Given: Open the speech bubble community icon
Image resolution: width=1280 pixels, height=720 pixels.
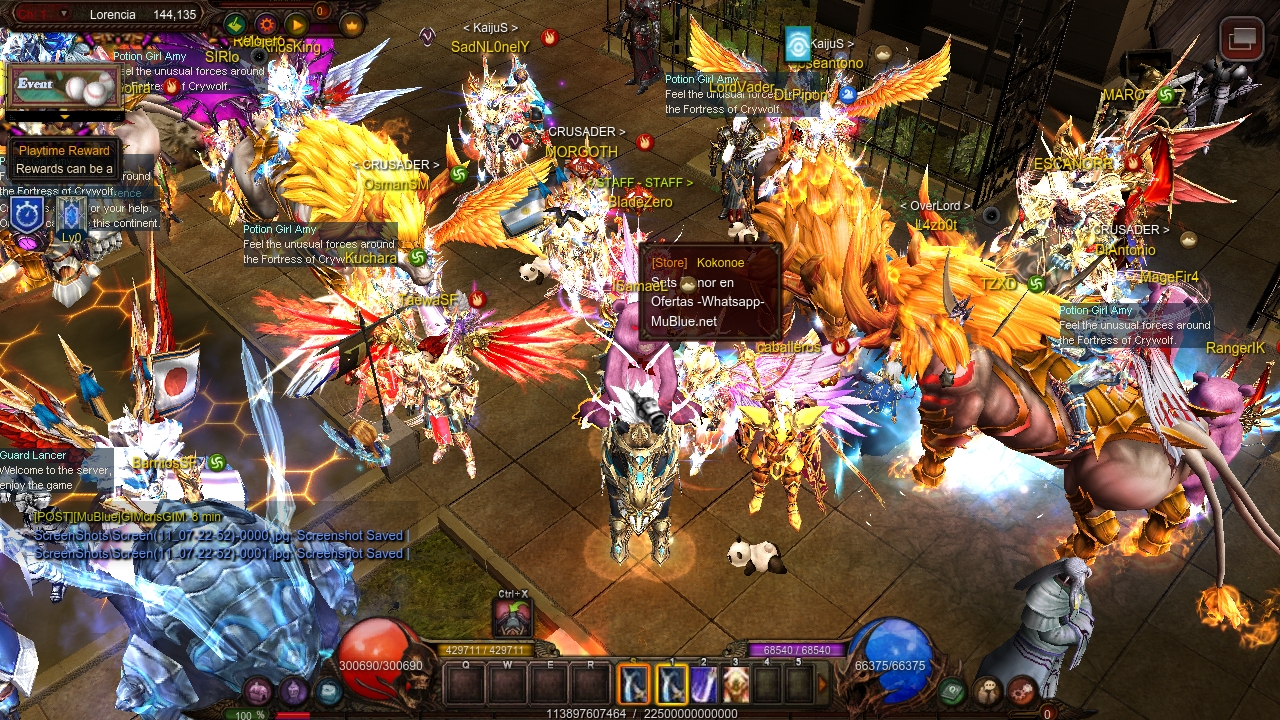Looking at the screenshot, I should 988,690.
